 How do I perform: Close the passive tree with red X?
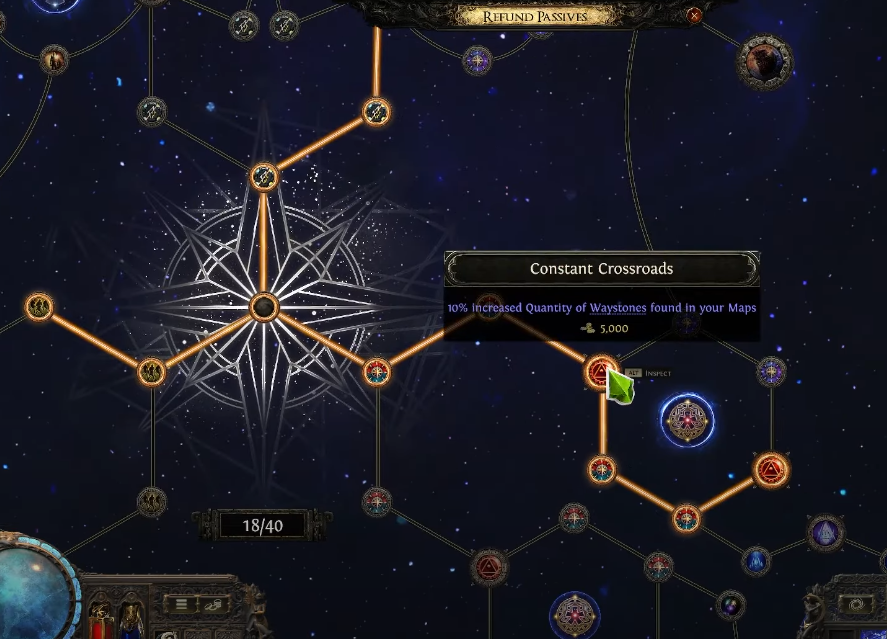694,15
